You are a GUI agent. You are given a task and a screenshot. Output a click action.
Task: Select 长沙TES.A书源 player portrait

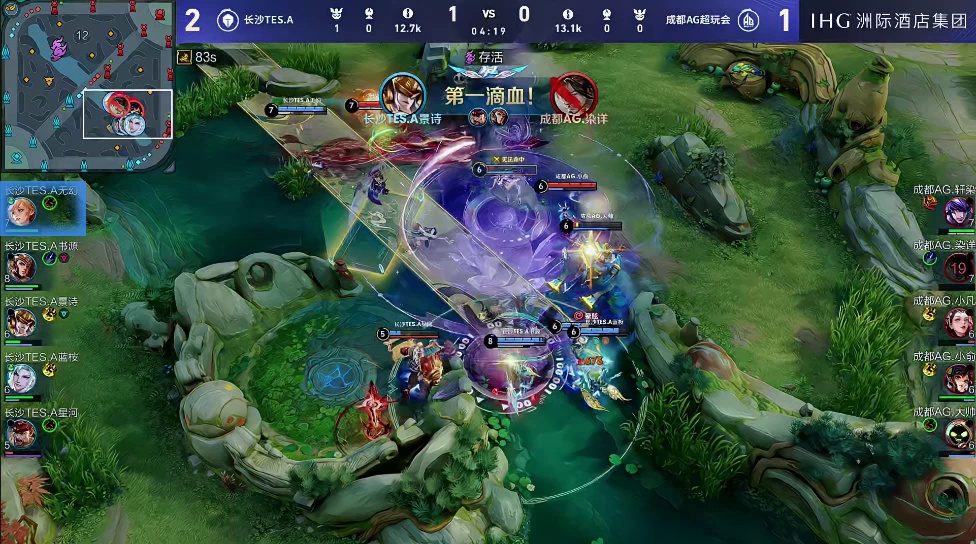point(21,267)
